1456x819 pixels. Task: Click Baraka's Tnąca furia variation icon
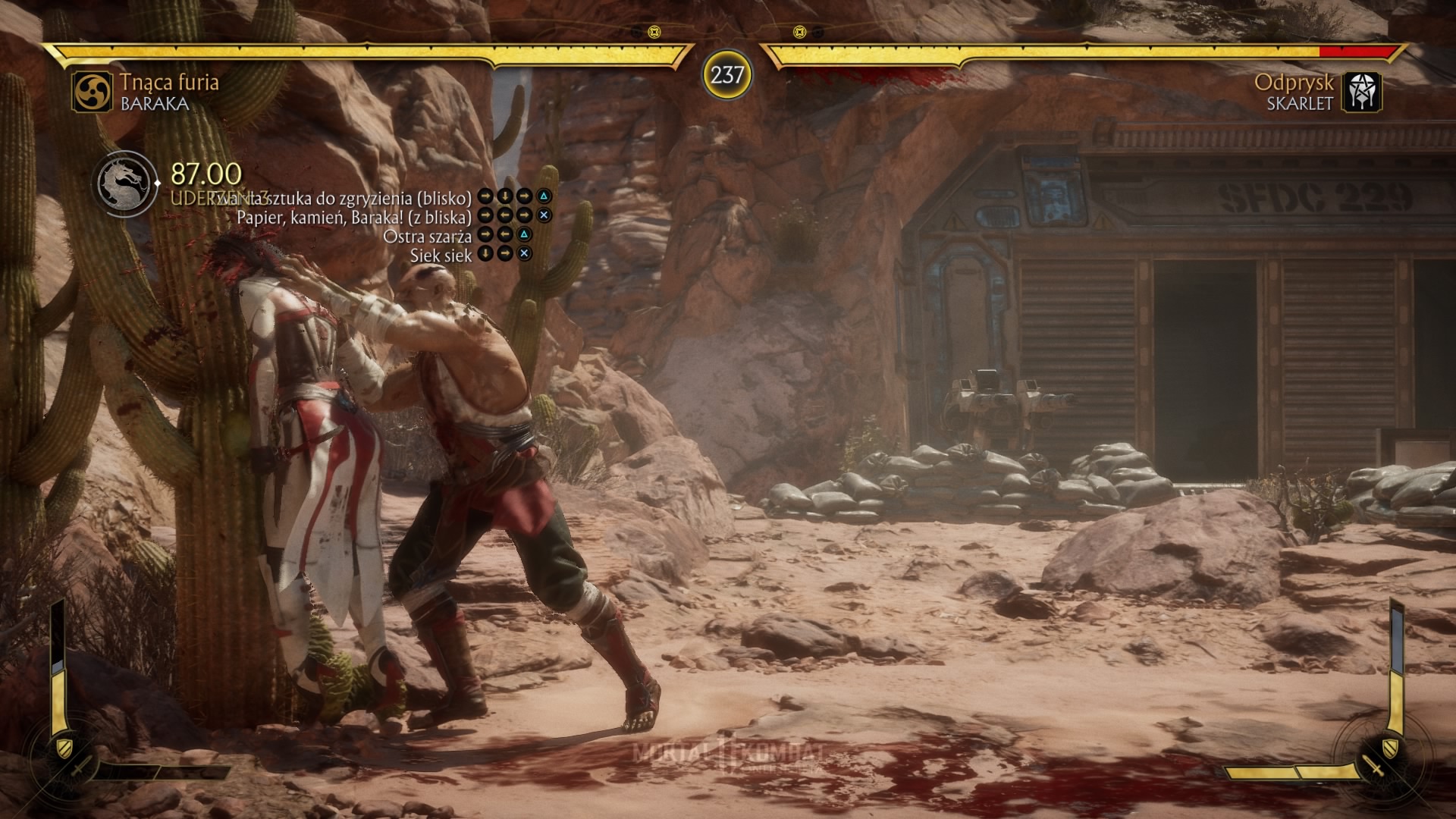point(93,92)
